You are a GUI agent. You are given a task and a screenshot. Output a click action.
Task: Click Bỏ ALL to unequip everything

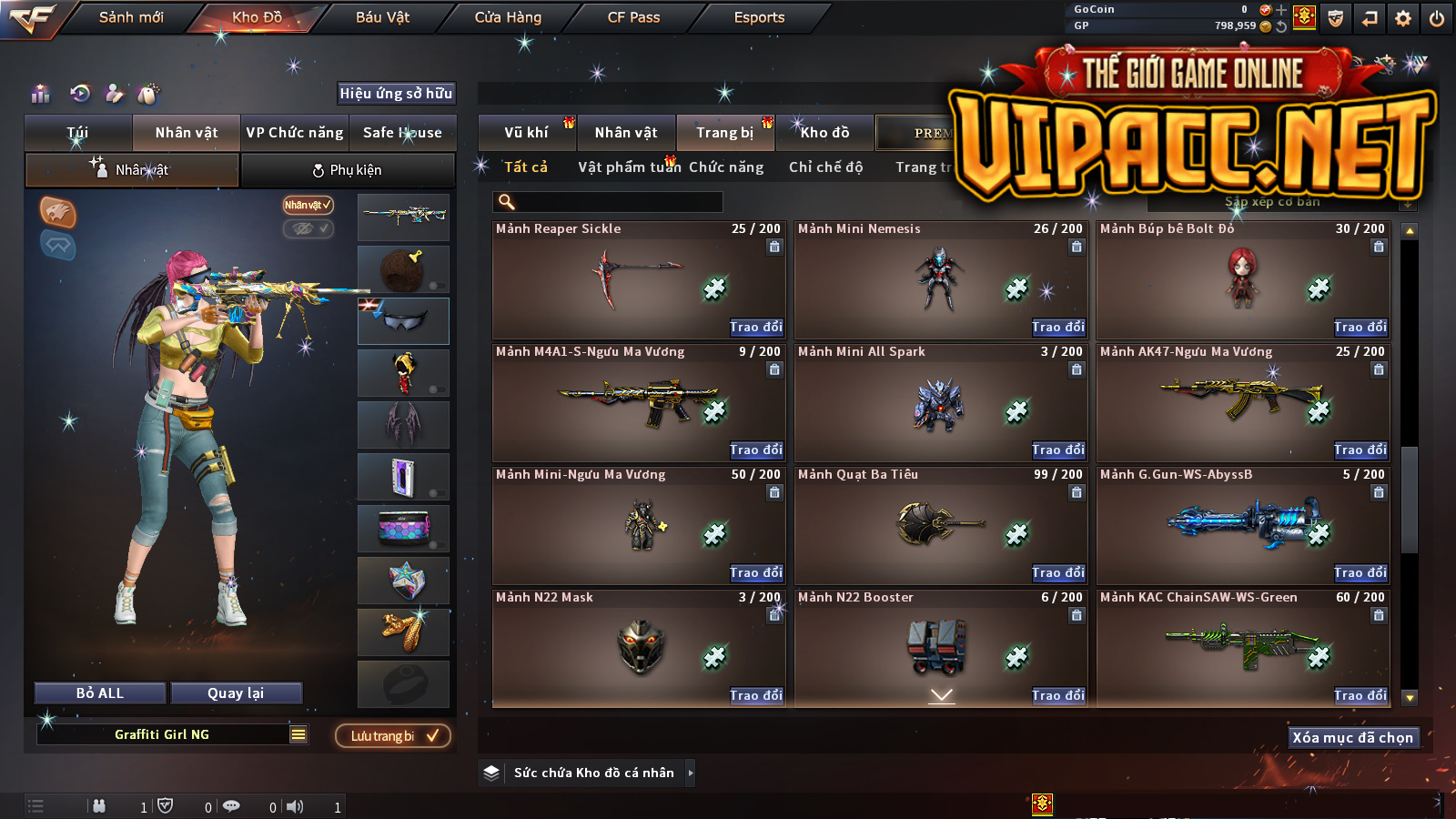tap(100, 693)
